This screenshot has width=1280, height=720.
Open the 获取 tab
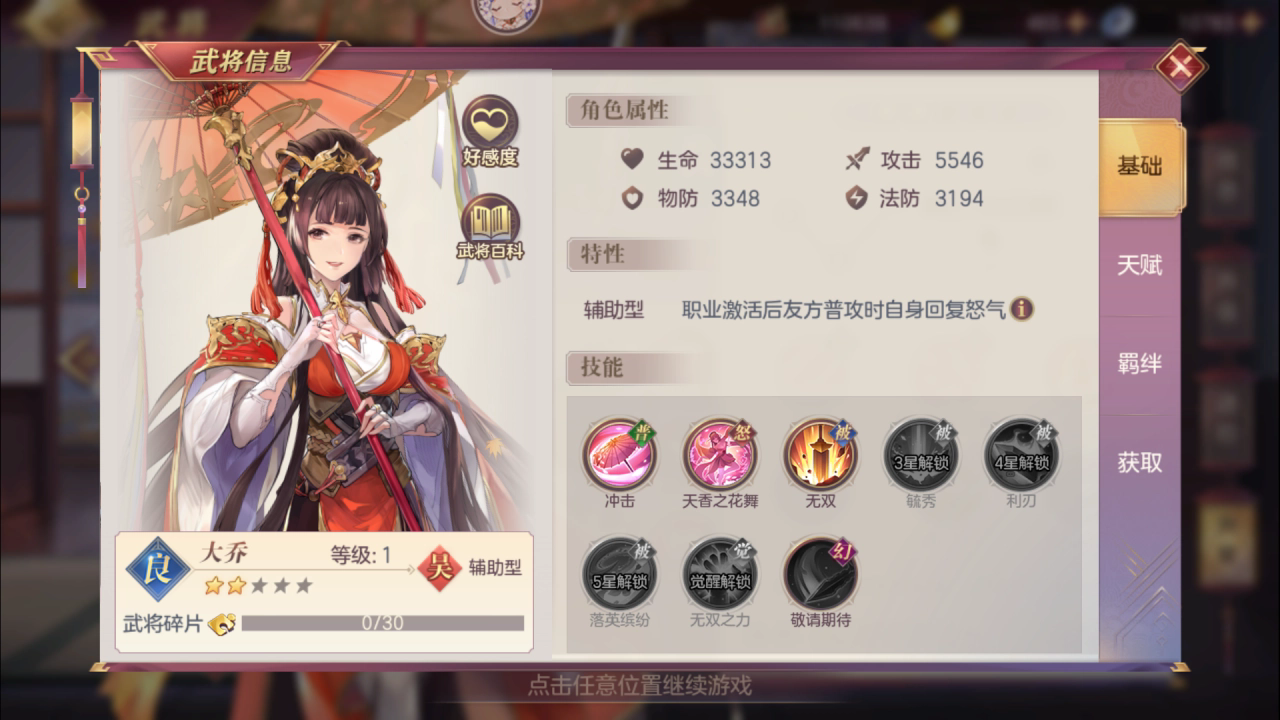[x=1140, y=464]
